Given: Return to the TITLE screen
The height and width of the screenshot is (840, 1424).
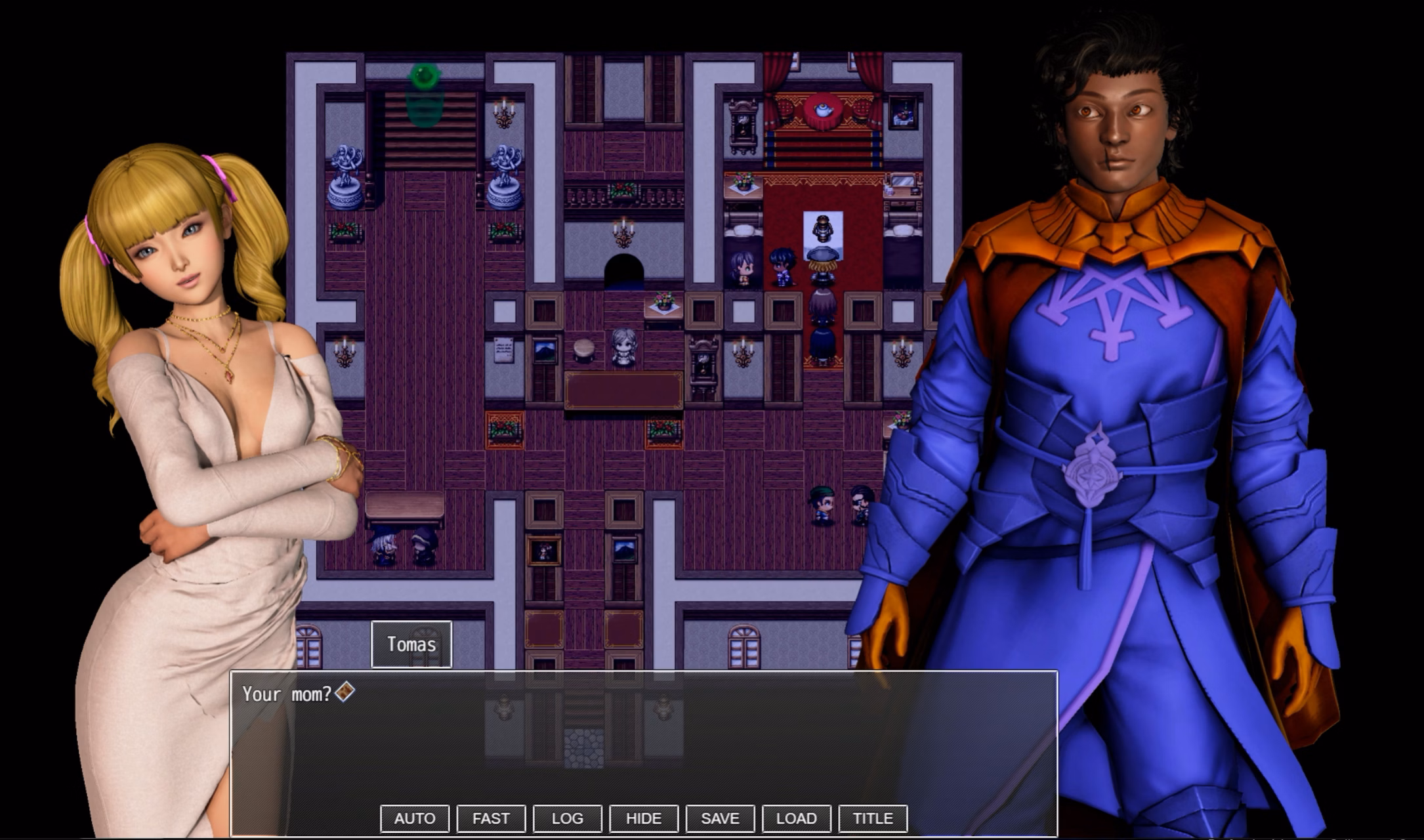Looking at the screenshot, I should click(873, 818).
